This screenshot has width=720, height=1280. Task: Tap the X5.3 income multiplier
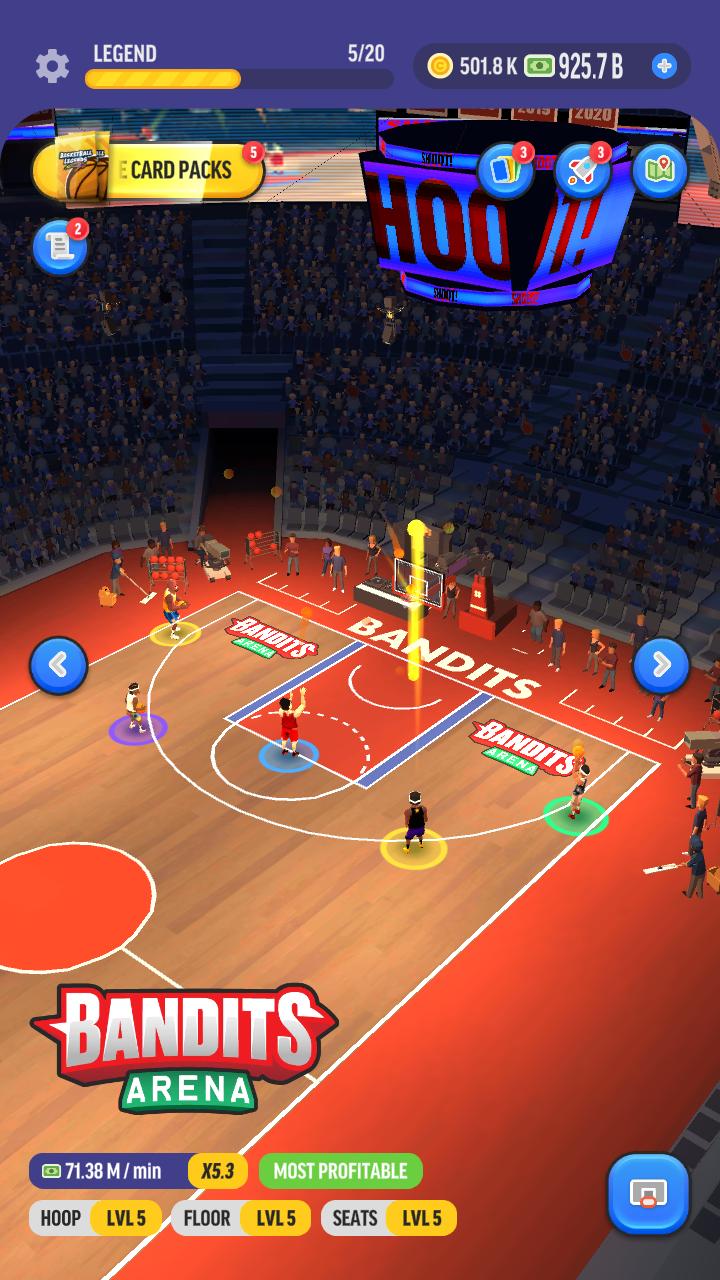click(217, 1171)
